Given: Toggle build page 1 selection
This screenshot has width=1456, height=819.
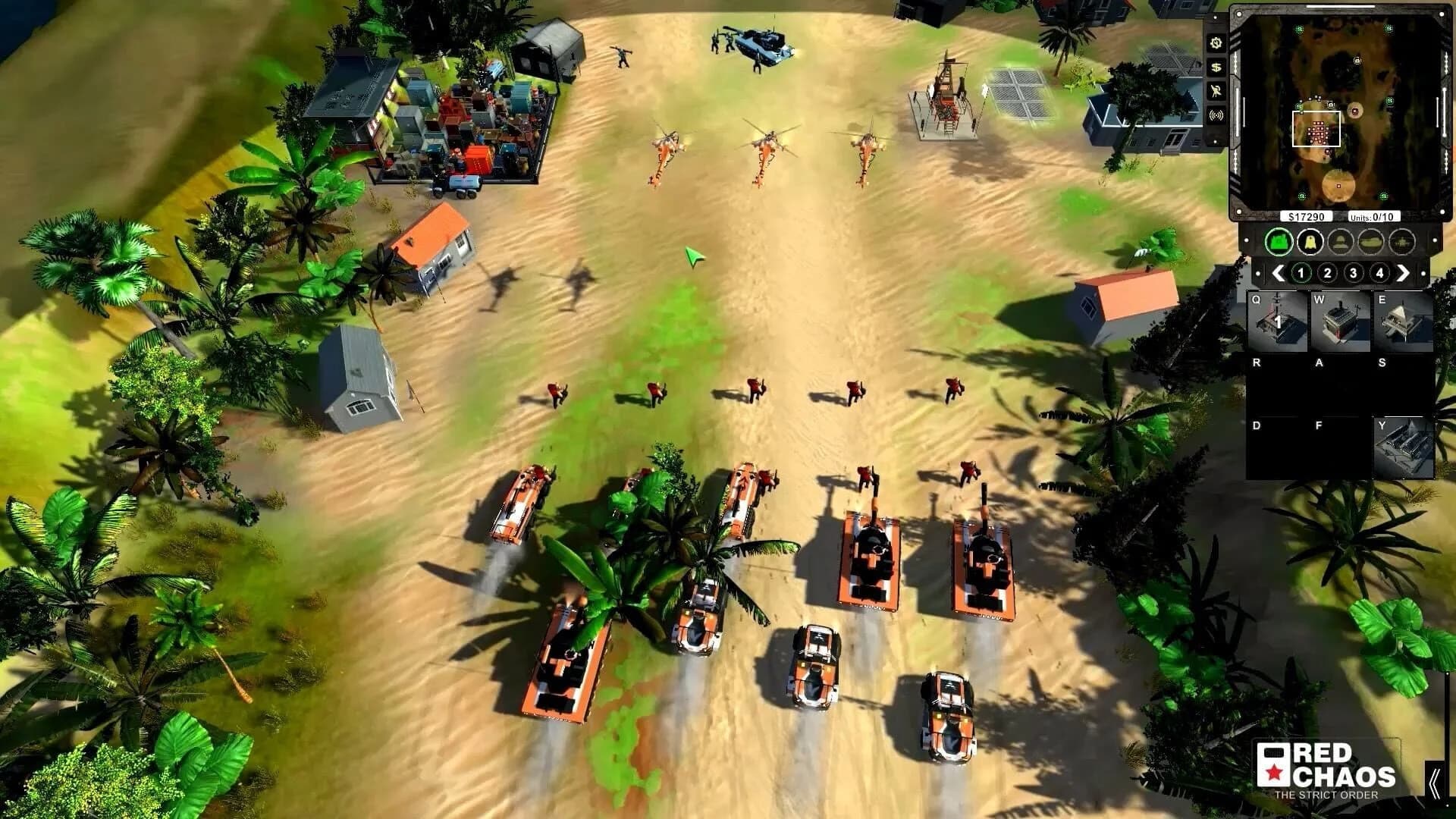Looking at the screenshot, I should click(1301, 273).
